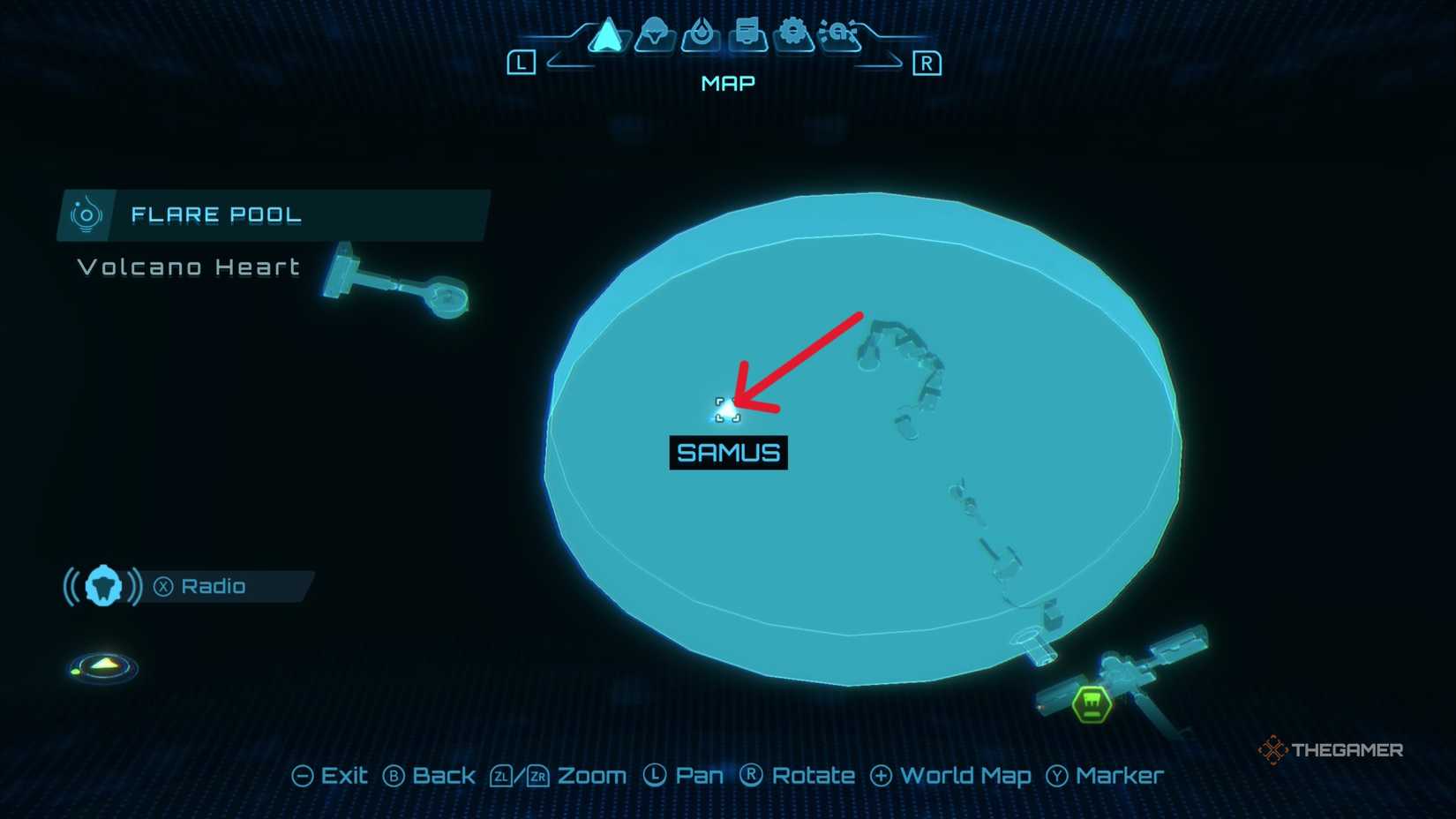Select the highlighted Map arrow tab
The image size is (1456, 819).
tap(605, 35)
